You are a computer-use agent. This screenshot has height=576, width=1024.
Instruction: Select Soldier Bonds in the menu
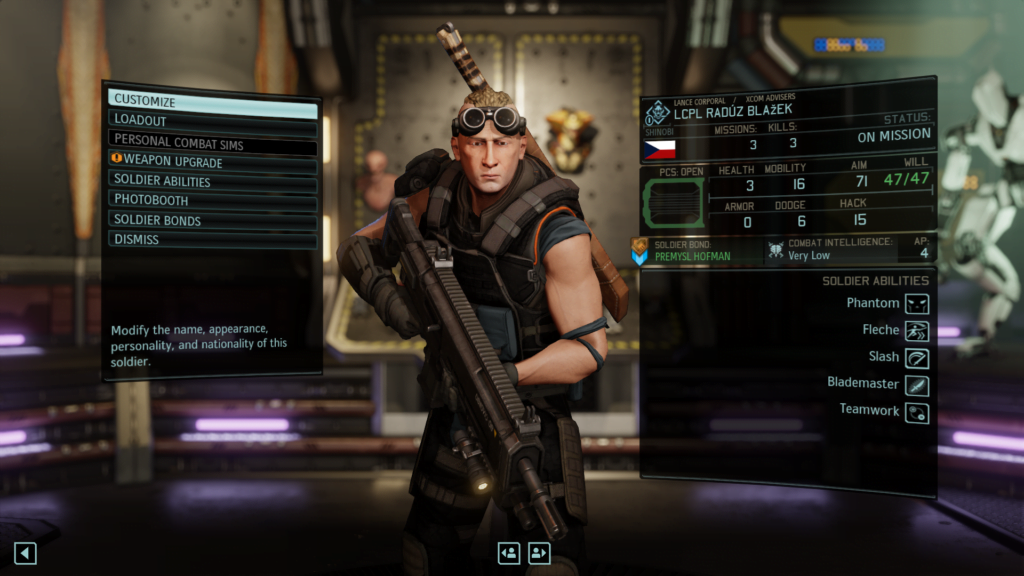coord(212,220)
